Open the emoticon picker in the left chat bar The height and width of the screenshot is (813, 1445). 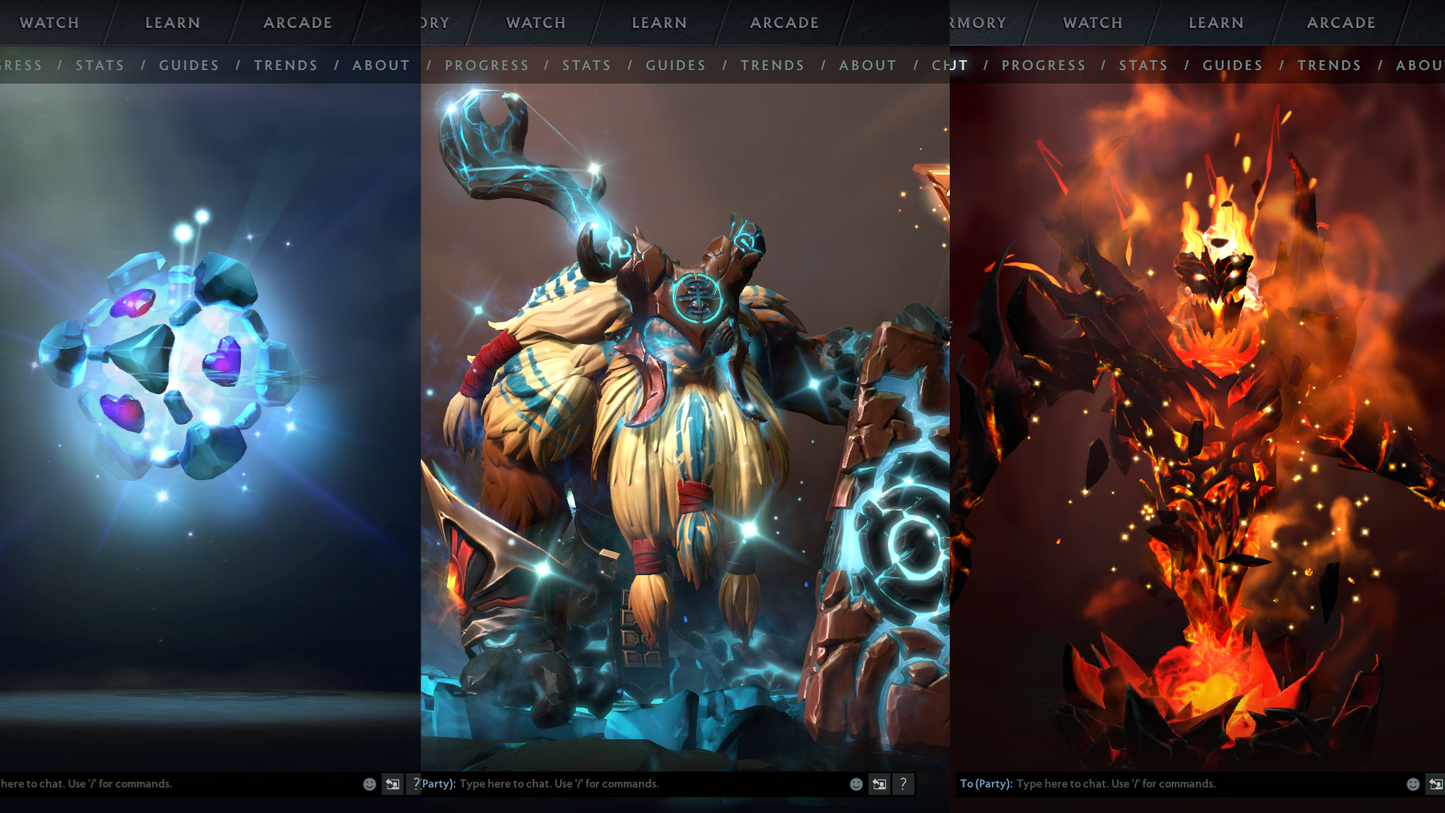point(368,784)
